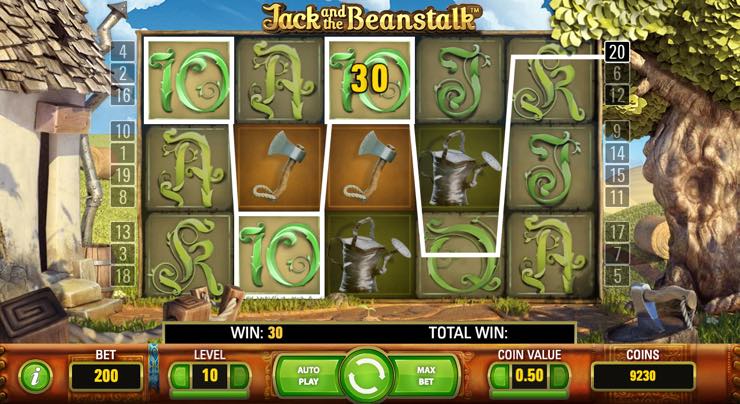Show payline 4 marker
This screenshot has height=404, width=740.
pyautogui.click(x=123, y=51)
